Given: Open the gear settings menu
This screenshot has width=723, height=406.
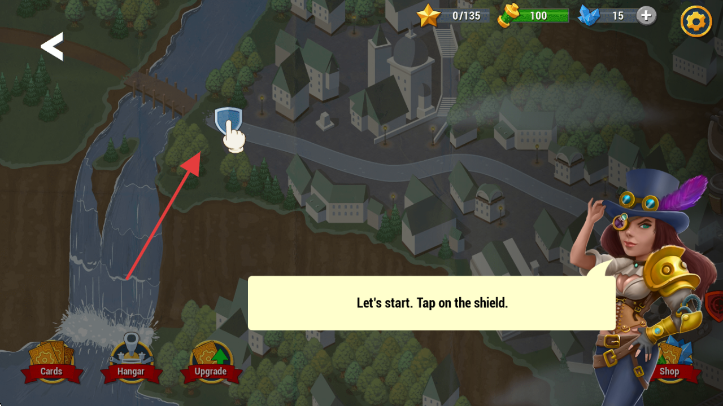Looking at the screenshot, I should [x=695, y=20].
